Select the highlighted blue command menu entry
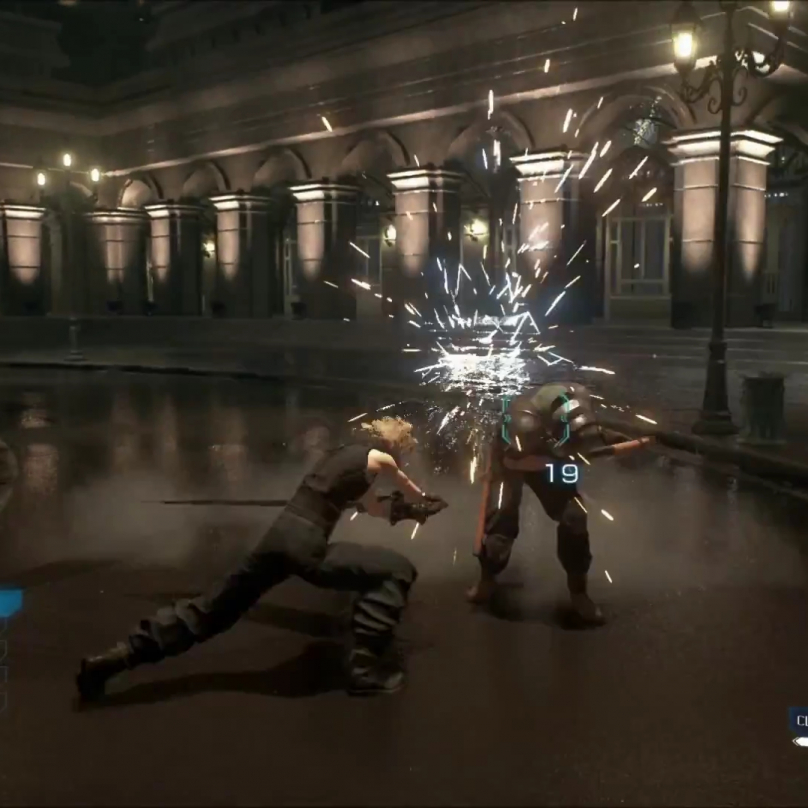 (10, 602)
